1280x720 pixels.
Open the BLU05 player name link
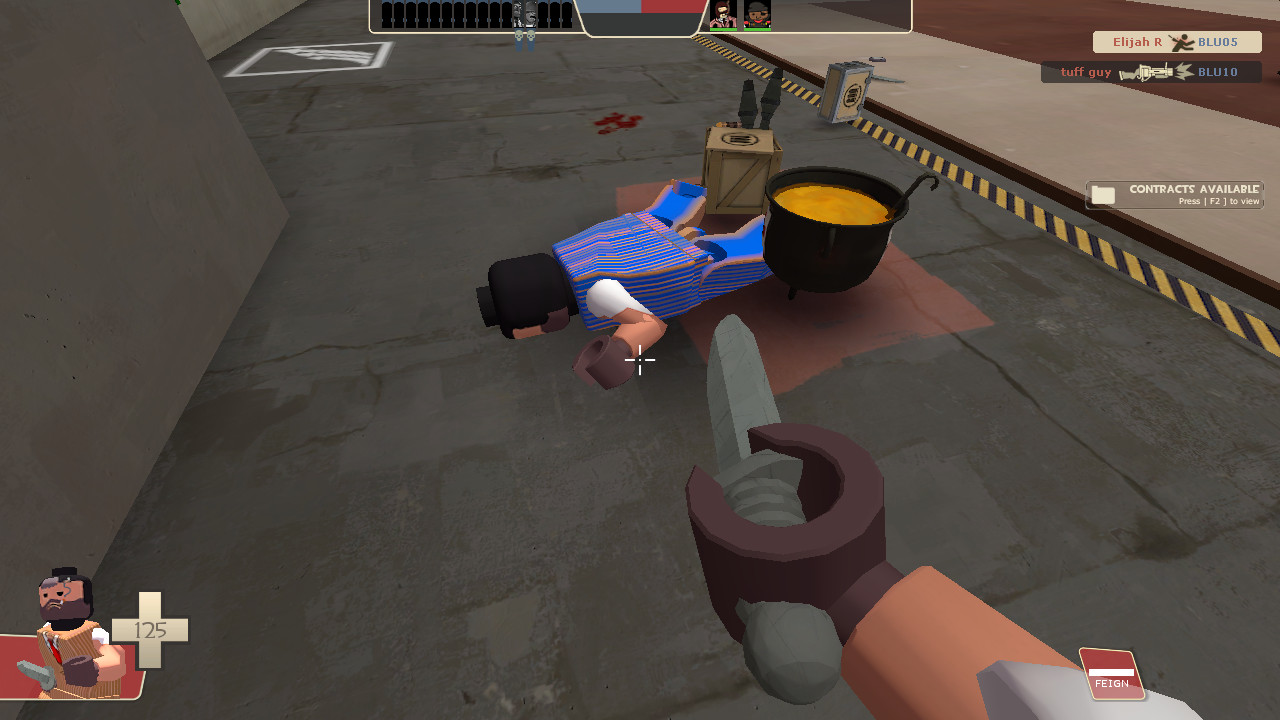(x=1216, y=42)
